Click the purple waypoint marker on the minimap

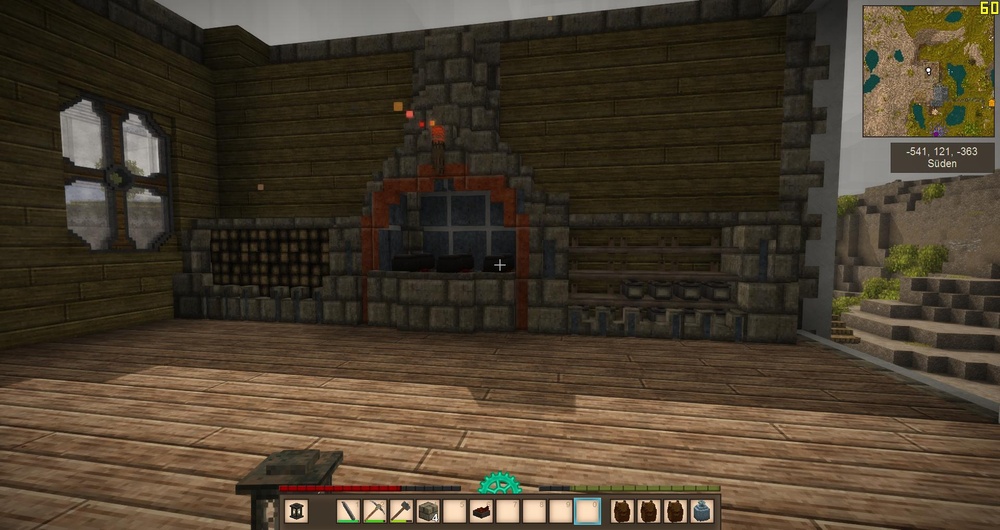click(x=935, y=131)
